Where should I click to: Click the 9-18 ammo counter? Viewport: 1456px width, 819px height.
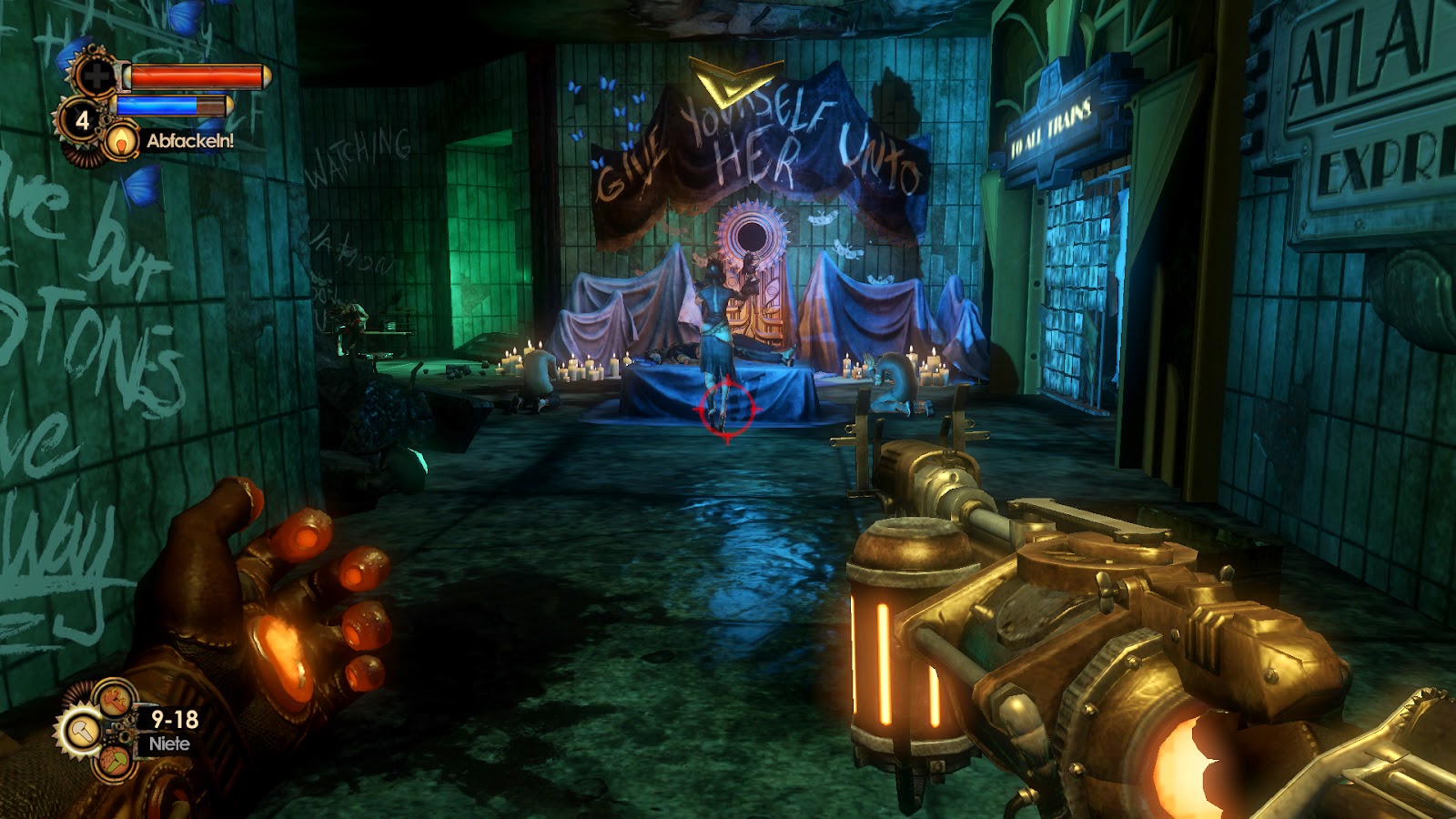(x=174, y=719)
